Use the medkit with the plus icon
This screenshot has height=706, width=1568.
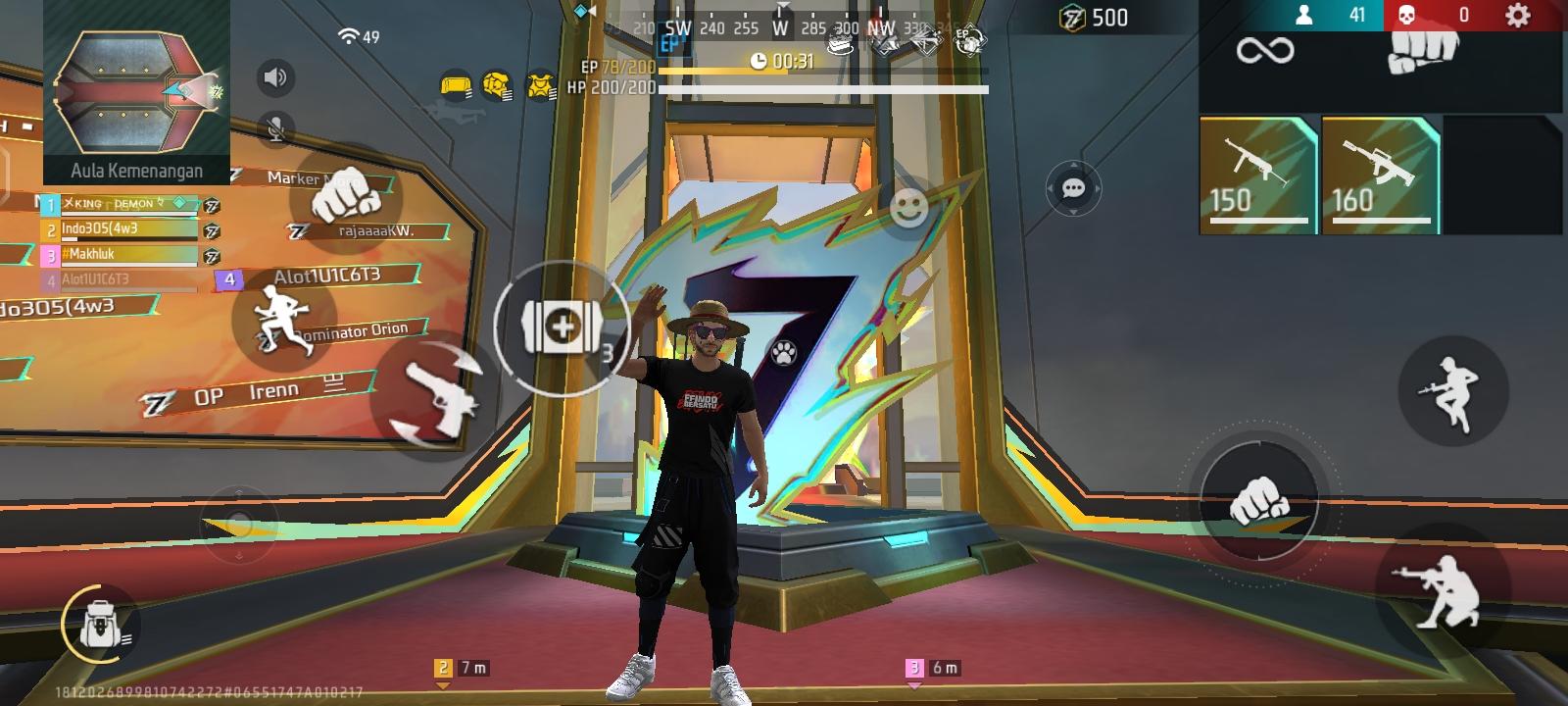click(562, 326)
